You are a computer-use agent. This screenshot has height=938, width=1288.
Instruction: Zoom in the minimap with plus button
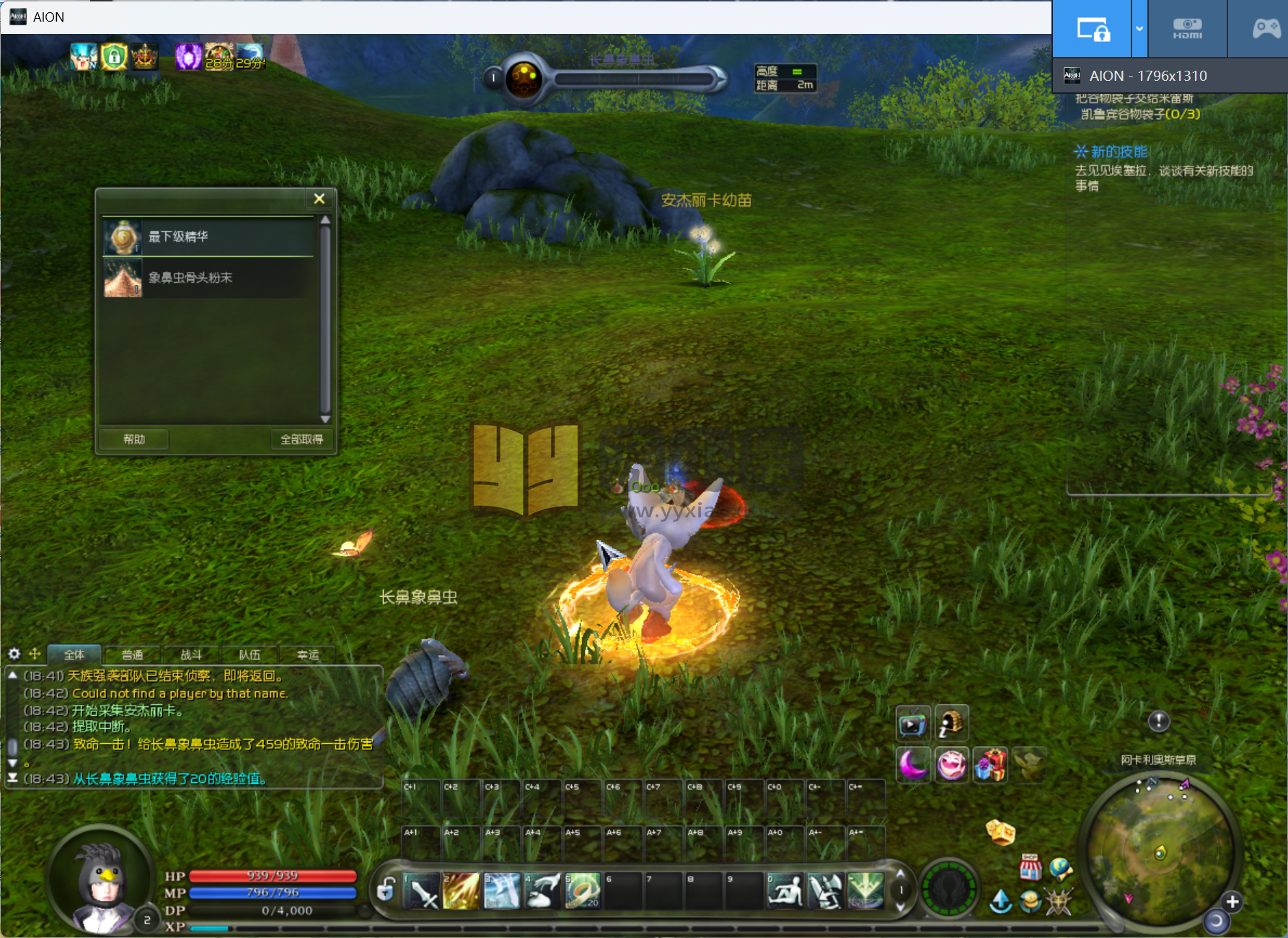click(1232, 901)
